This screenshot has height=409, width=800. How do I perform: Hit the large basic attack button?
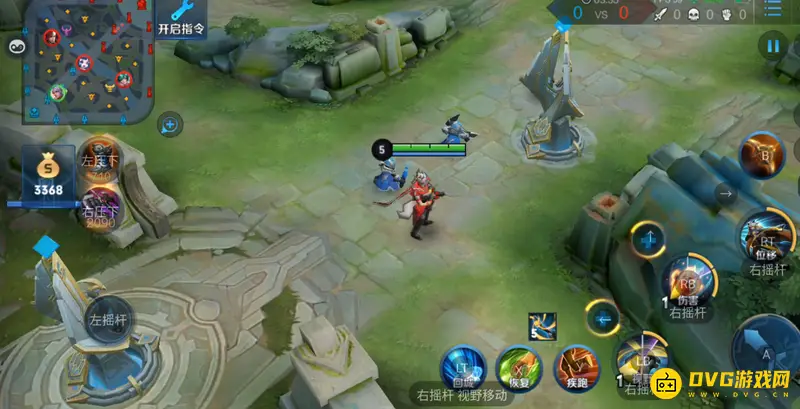(x=766, y=349)
